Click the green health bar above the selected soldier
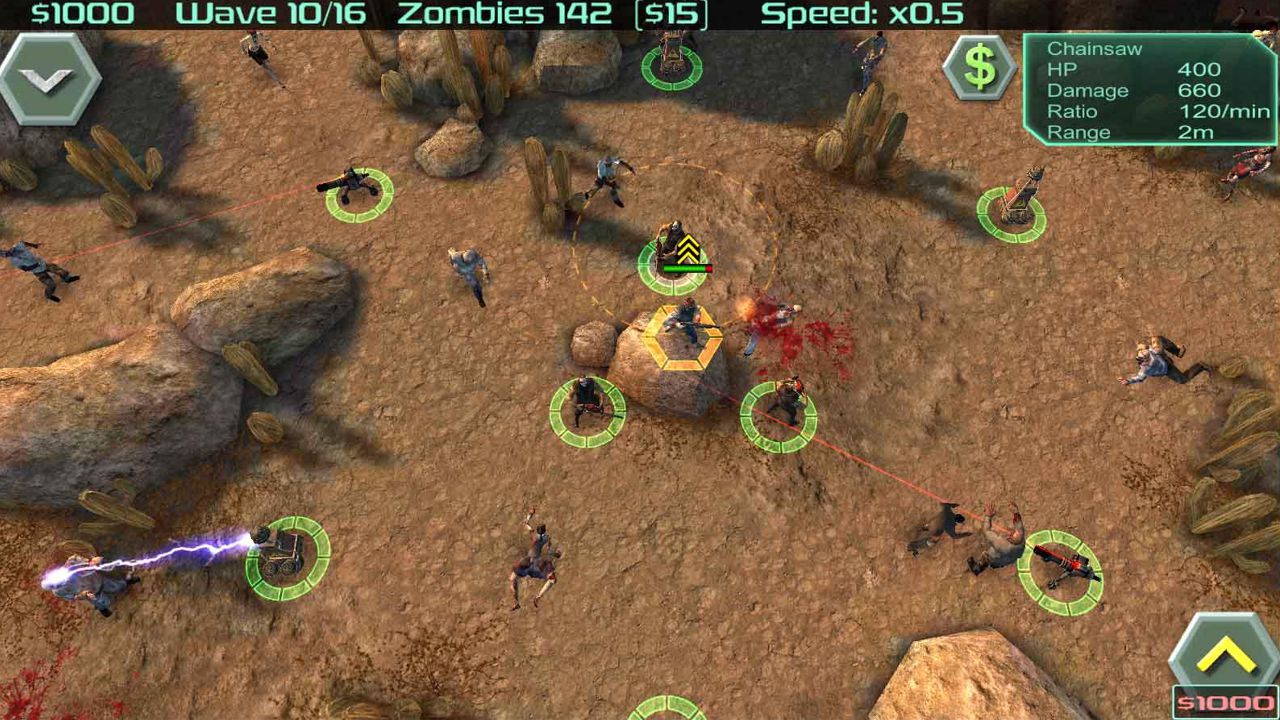This screenshot has width=1280, height=720. coord(685,266)
